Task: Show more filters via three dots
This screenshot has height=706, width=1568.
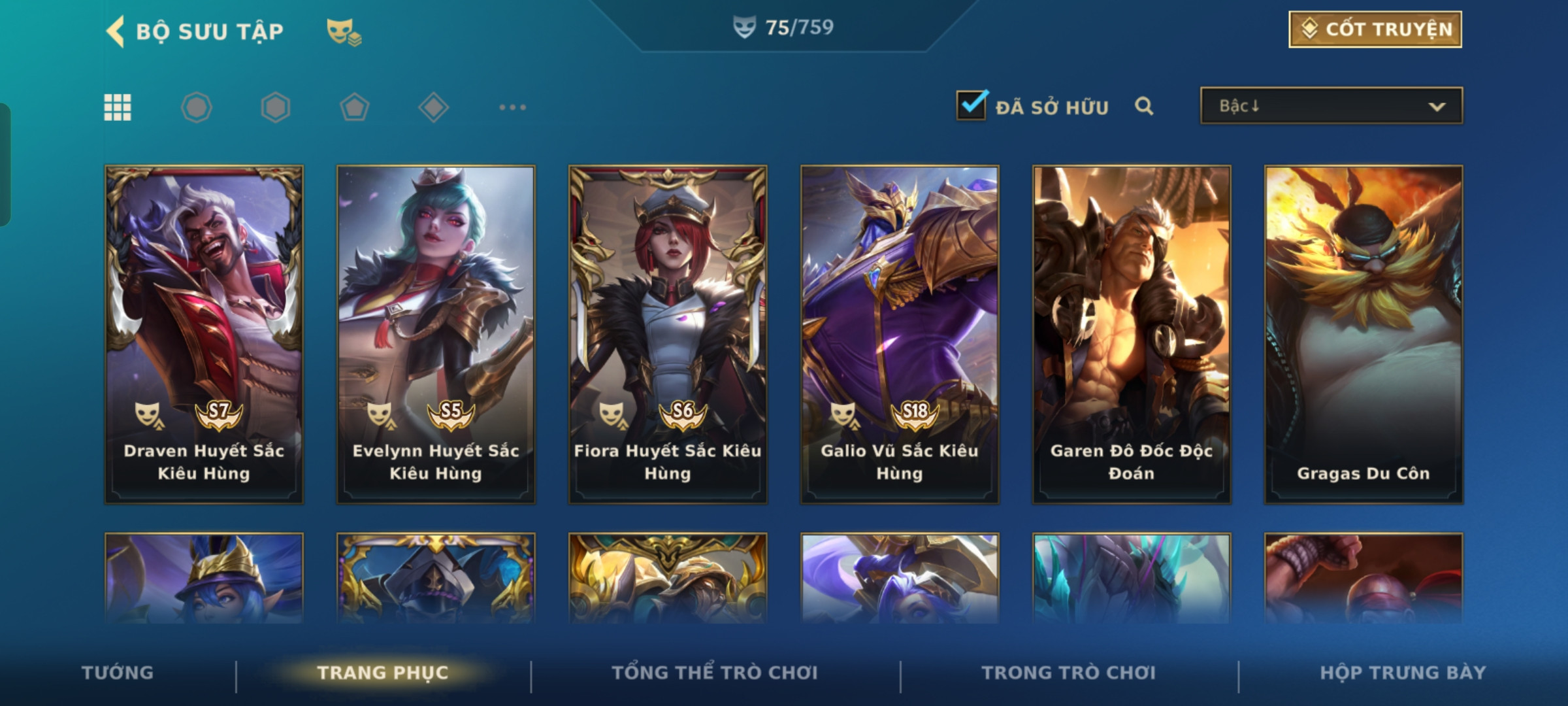Action: 512,107
